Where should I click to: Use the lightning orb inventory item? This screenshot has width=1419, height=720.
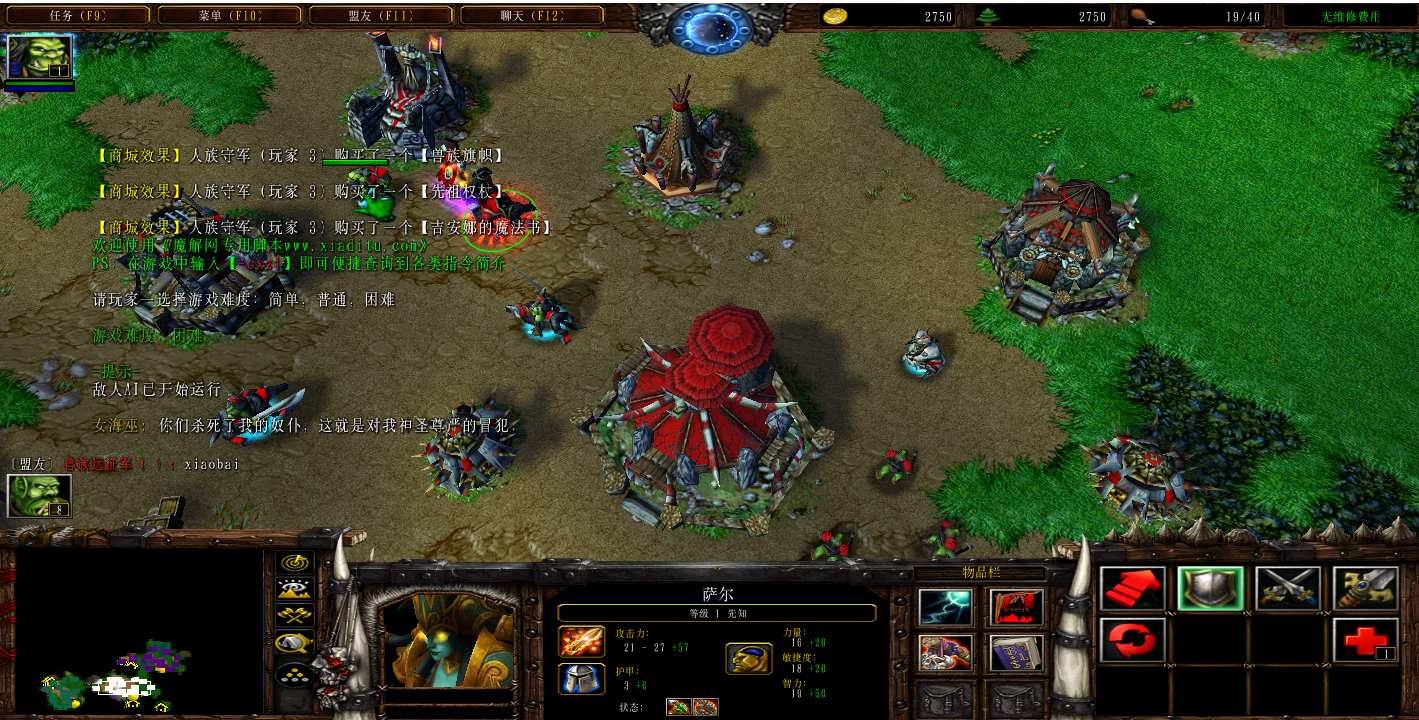944,607
